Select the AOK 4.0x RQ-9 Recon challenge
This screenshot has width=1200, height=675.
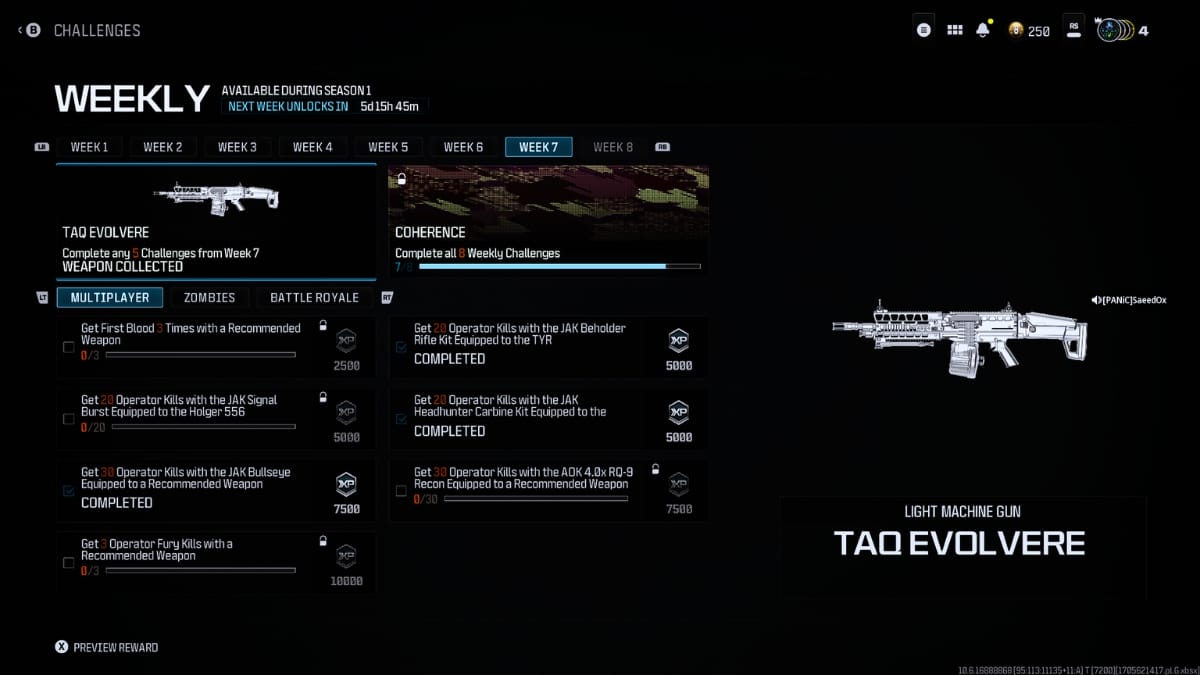click(x=548, y=490)
